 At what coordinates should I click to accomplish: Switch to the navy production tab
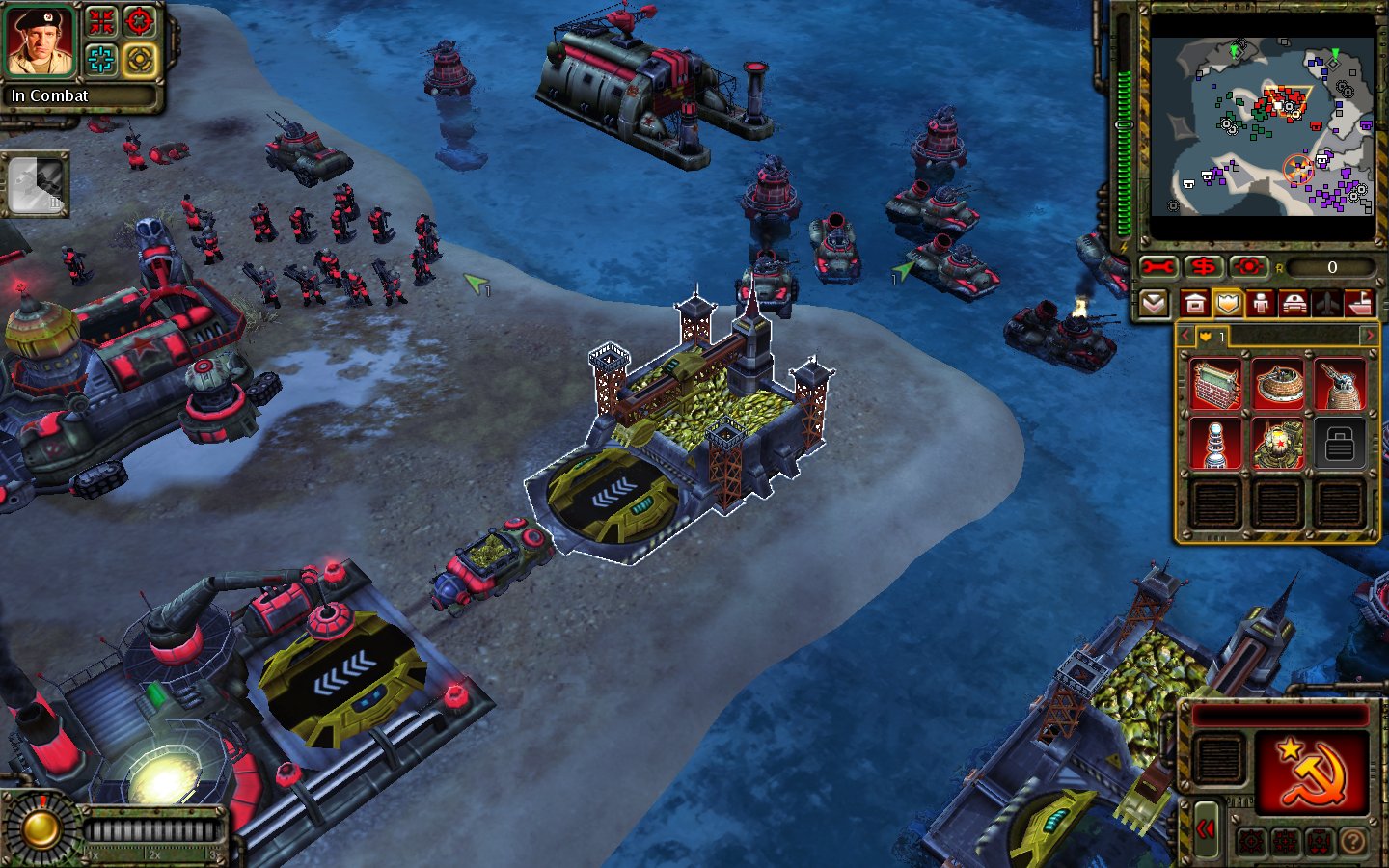[1359, 305]
